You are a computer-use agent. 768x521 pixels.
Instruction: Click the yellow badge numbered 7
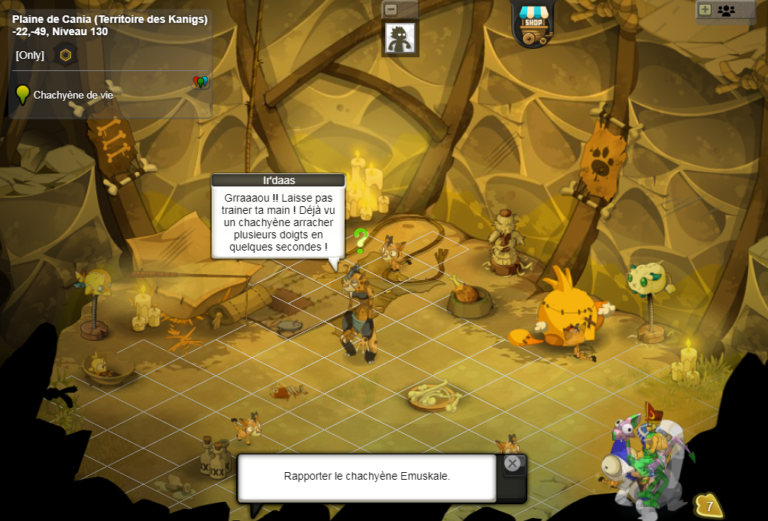click(x=709, y=506)
